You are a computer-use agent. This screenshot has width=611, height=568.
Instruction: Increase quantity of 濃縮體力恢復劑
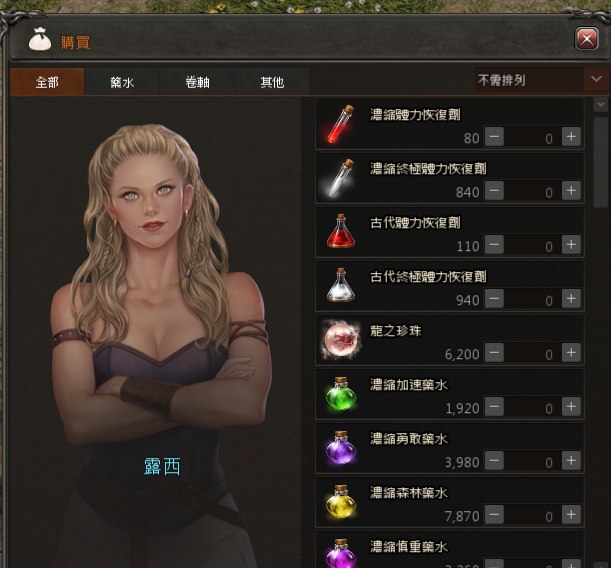571,137
